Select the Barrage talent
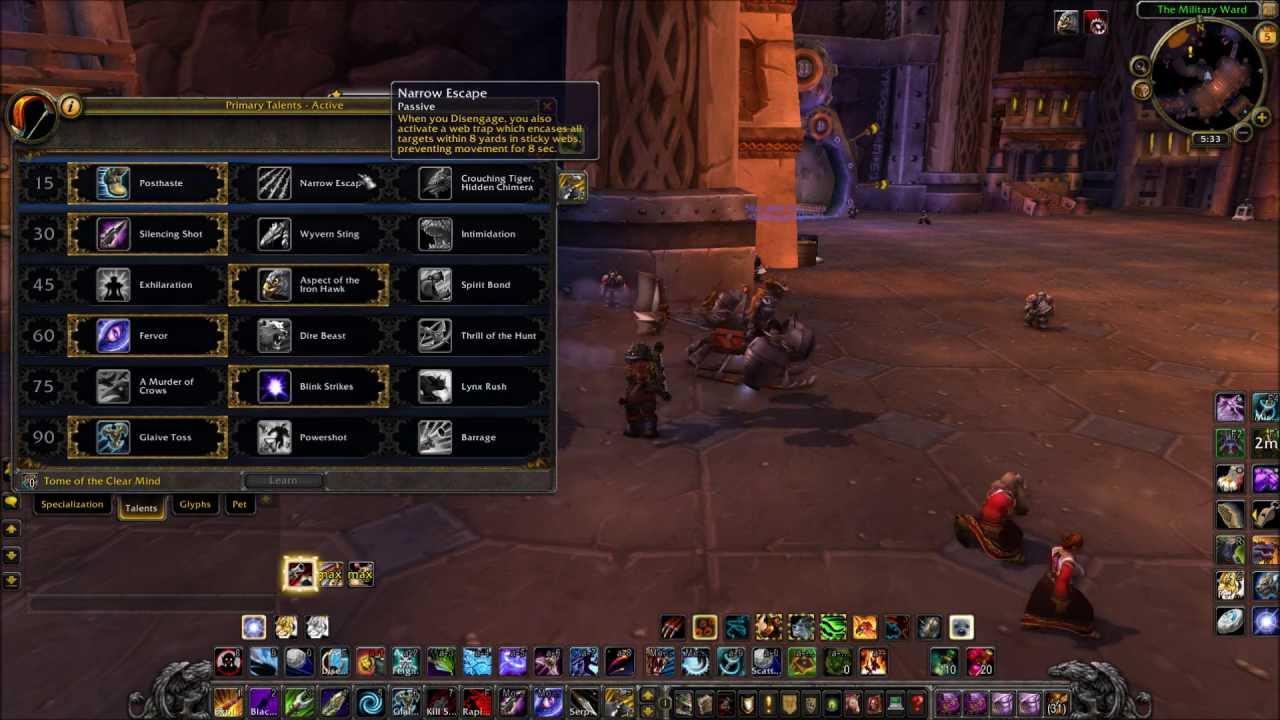Viewport: 1280px width, 720px height. coord(469,437)
